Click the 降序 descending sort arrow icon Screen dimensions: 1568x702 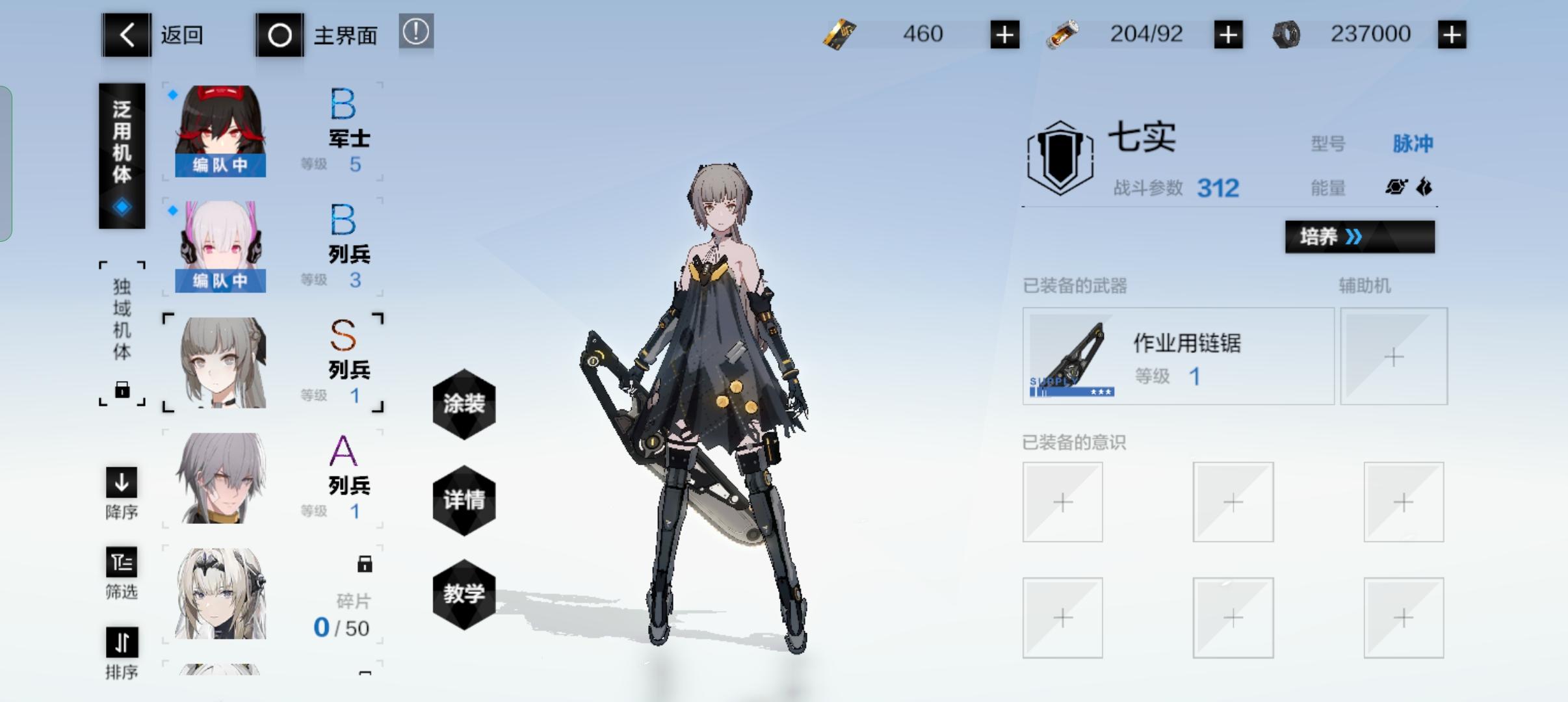coord(121,484)
